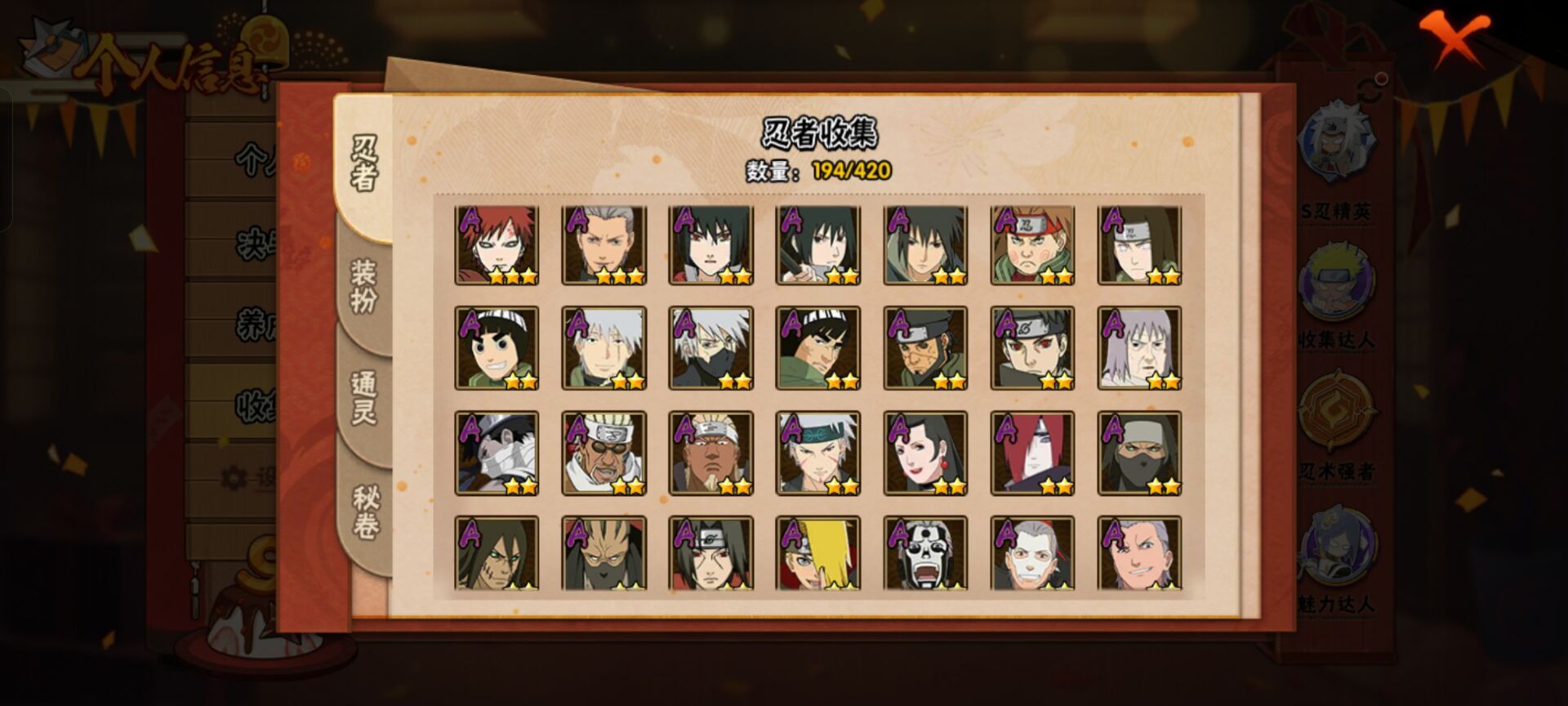
Task: Select the dark-skinned Raikage portrait
Action: (x=710, y=454)
